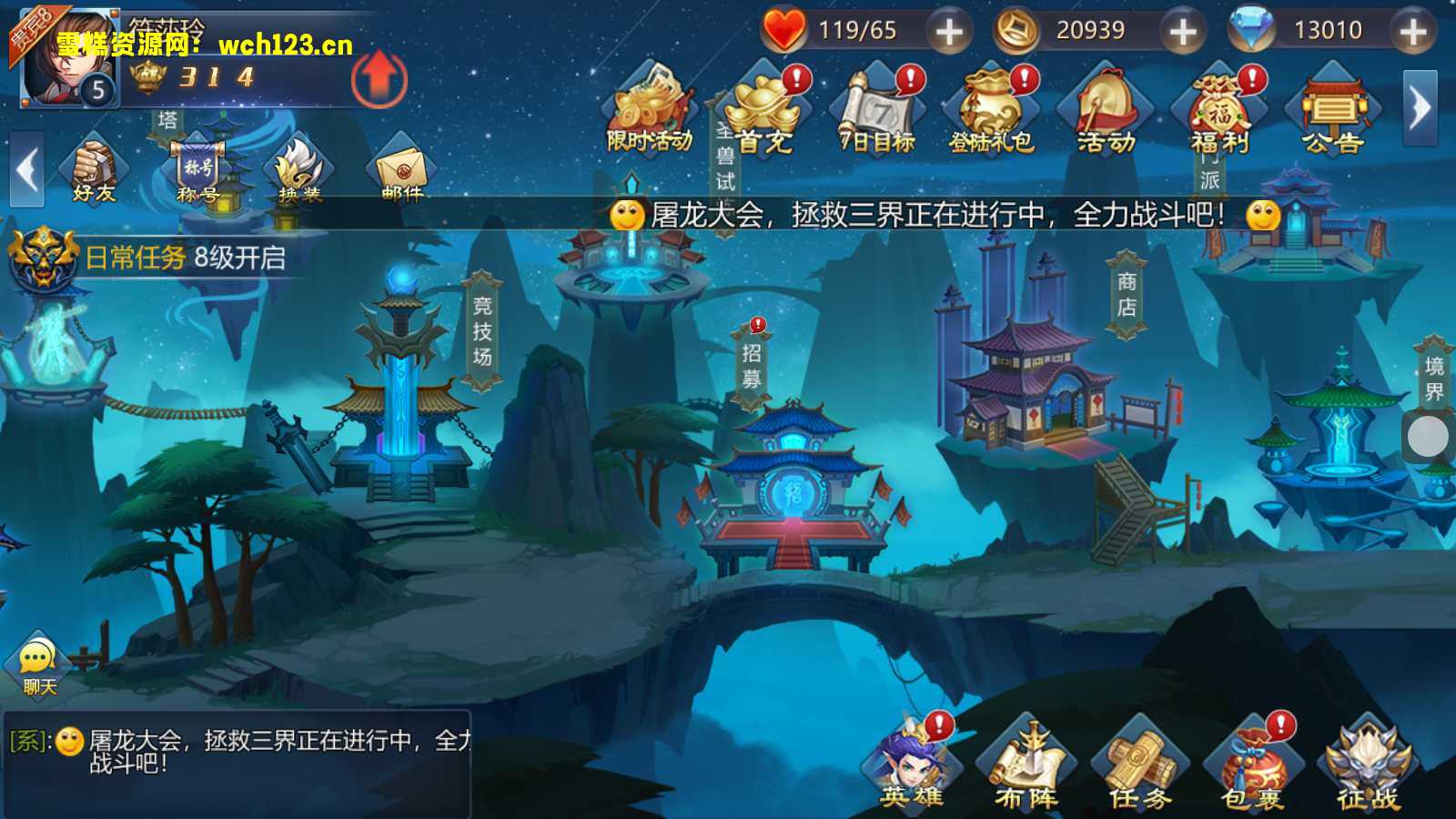Open the 福利 welfare panel

click(1219, 109)
